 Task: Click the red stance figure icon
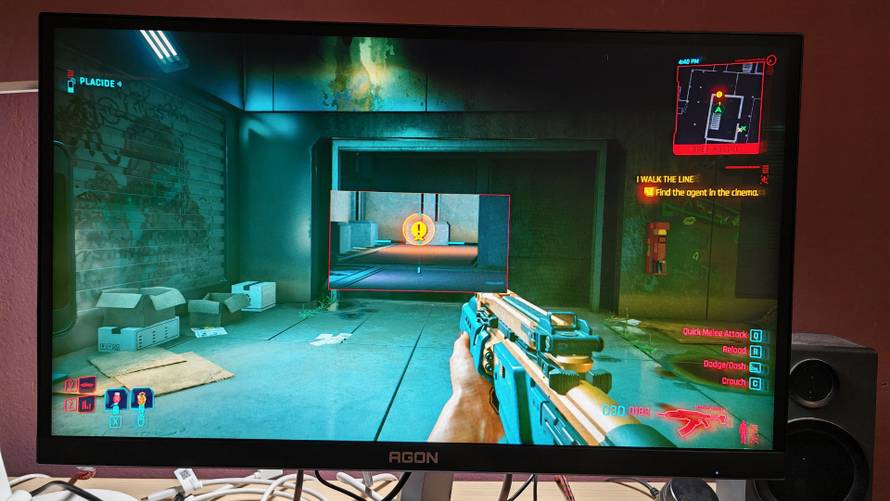[x=744, y=432]
